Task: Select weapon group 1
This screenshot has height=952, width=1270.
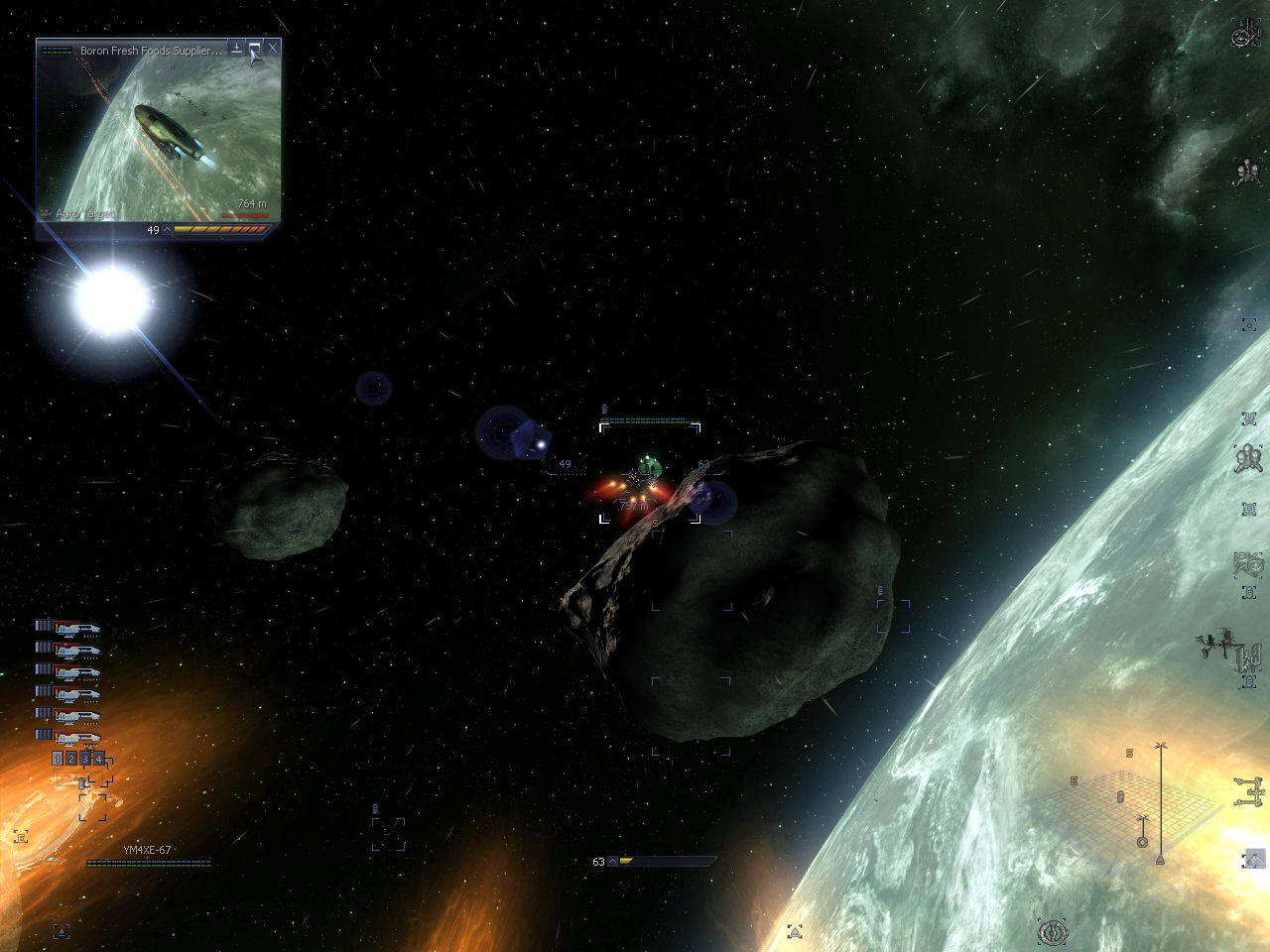Action: pyautogui.click(x=58, y=759)
